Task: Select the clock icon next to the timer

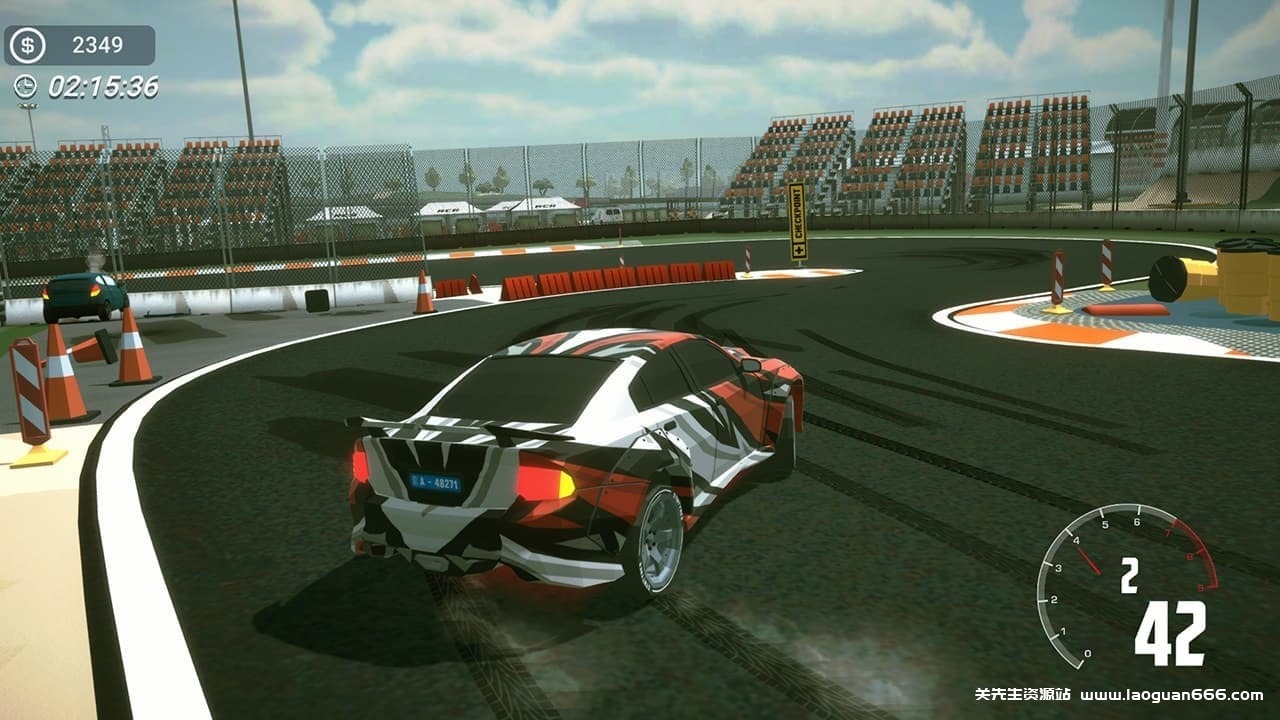Action: (24, 88)
